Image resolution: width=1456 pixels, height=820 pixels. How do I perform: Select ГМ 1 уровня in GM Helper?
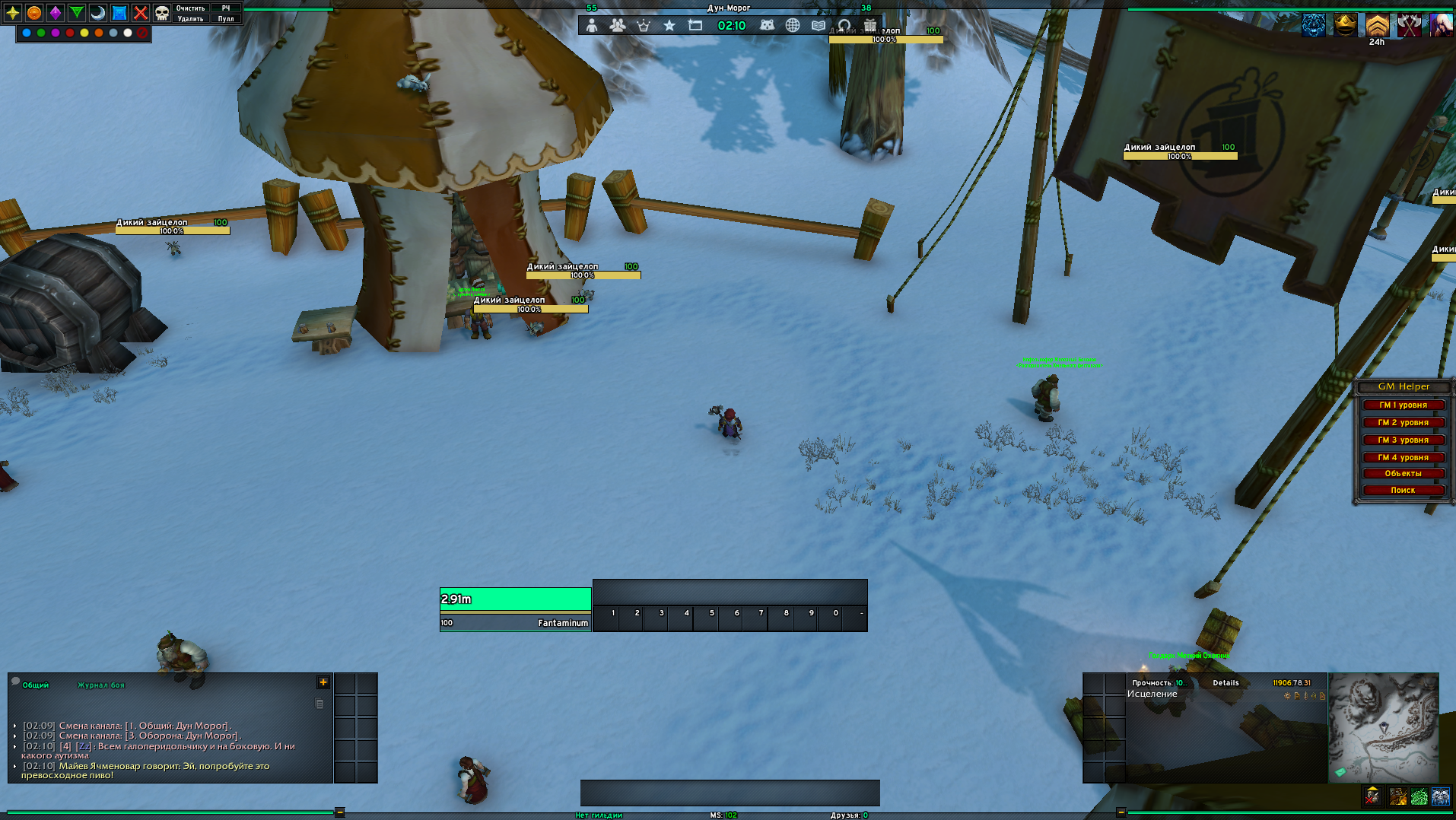(1403, 405)
